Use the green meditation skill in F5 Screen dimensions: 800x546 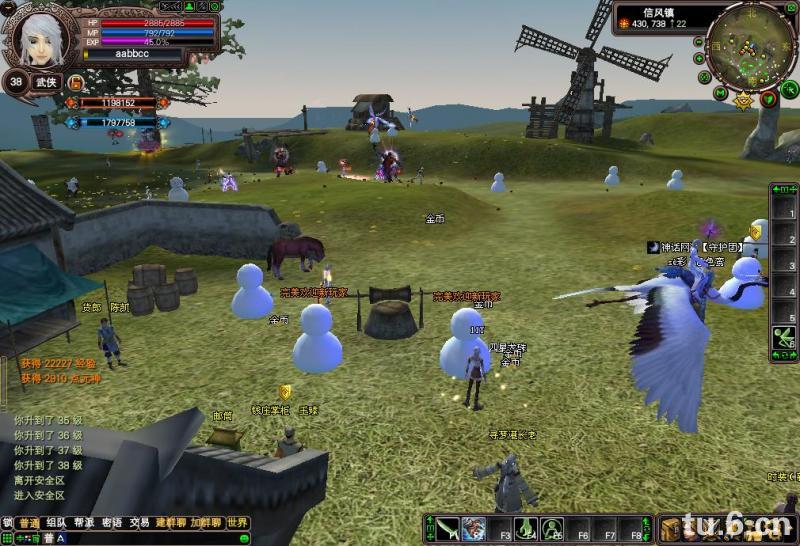(552, 528)
